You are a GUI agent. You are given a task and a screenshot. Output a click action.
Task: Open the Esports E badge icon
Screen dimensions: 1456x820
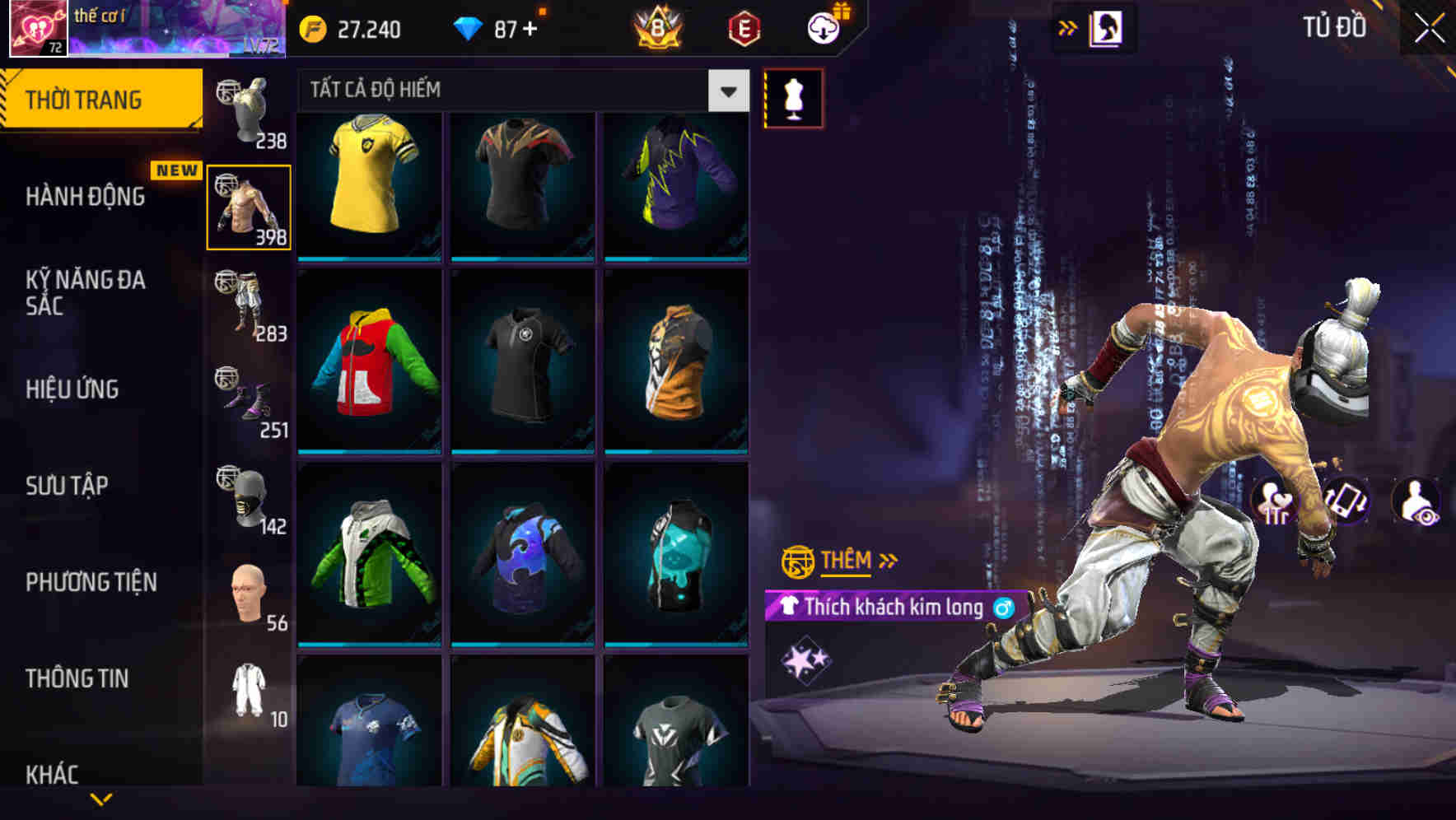[x=740, y=26]
